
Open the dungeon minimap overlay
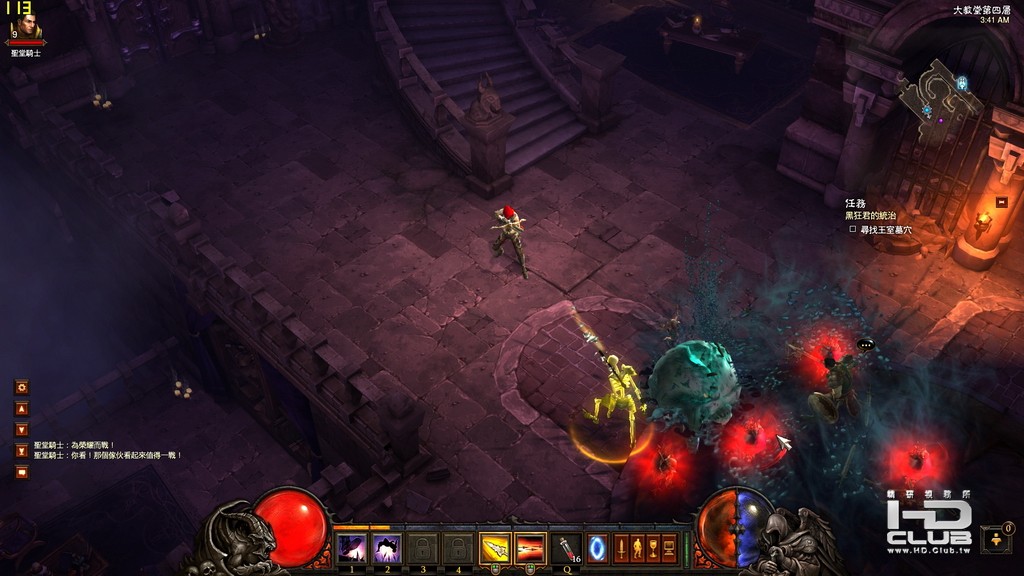click(x=939, y=100)
